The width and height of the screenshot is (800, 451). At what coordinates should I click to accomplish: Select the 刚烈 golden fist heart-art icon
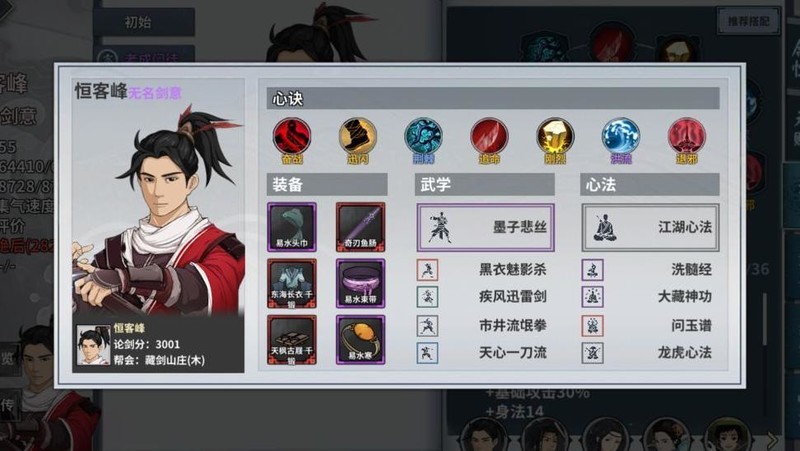555,136
